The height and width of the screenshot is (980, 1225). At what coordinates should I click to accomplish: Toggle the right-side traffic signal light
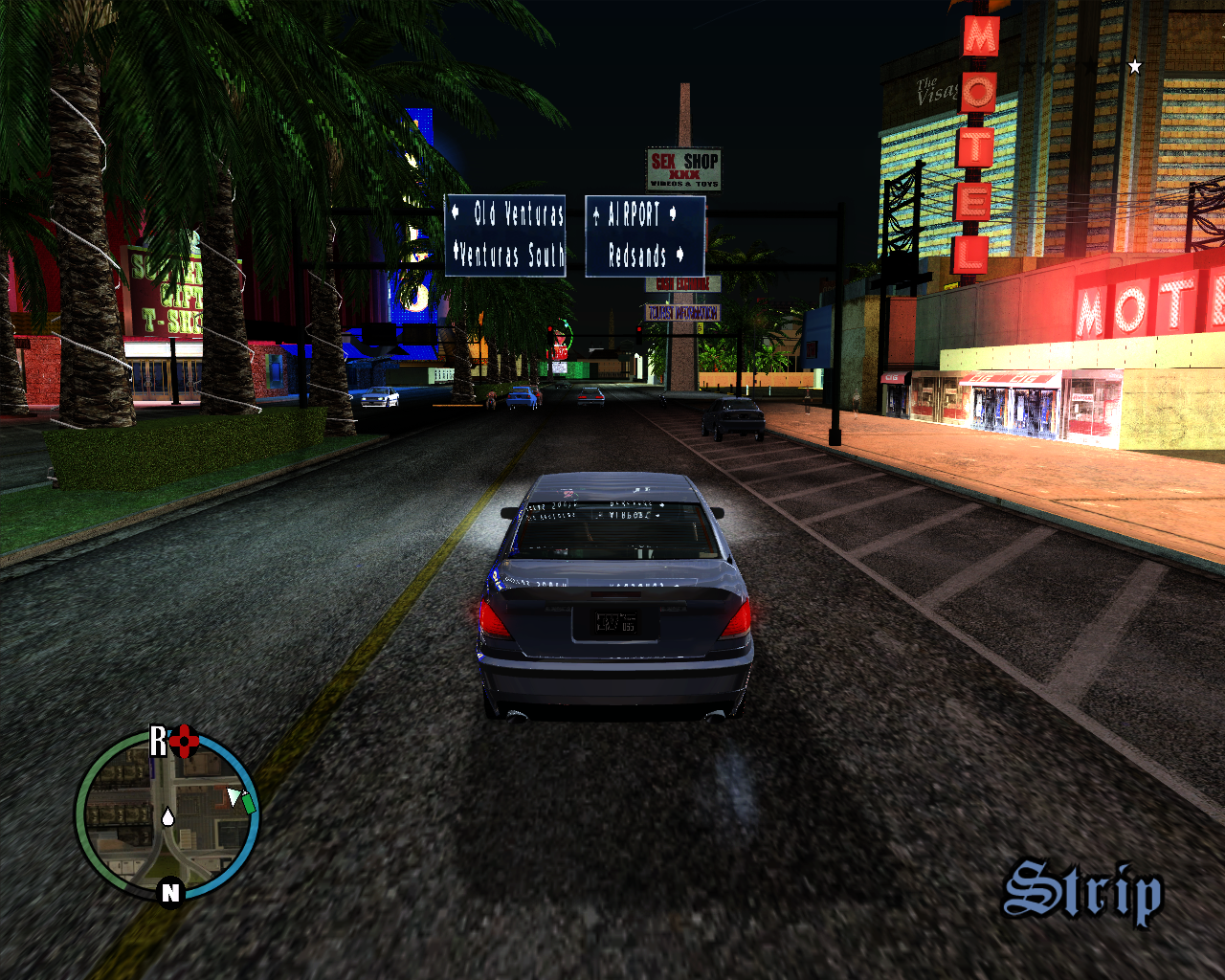click(639, 329)
